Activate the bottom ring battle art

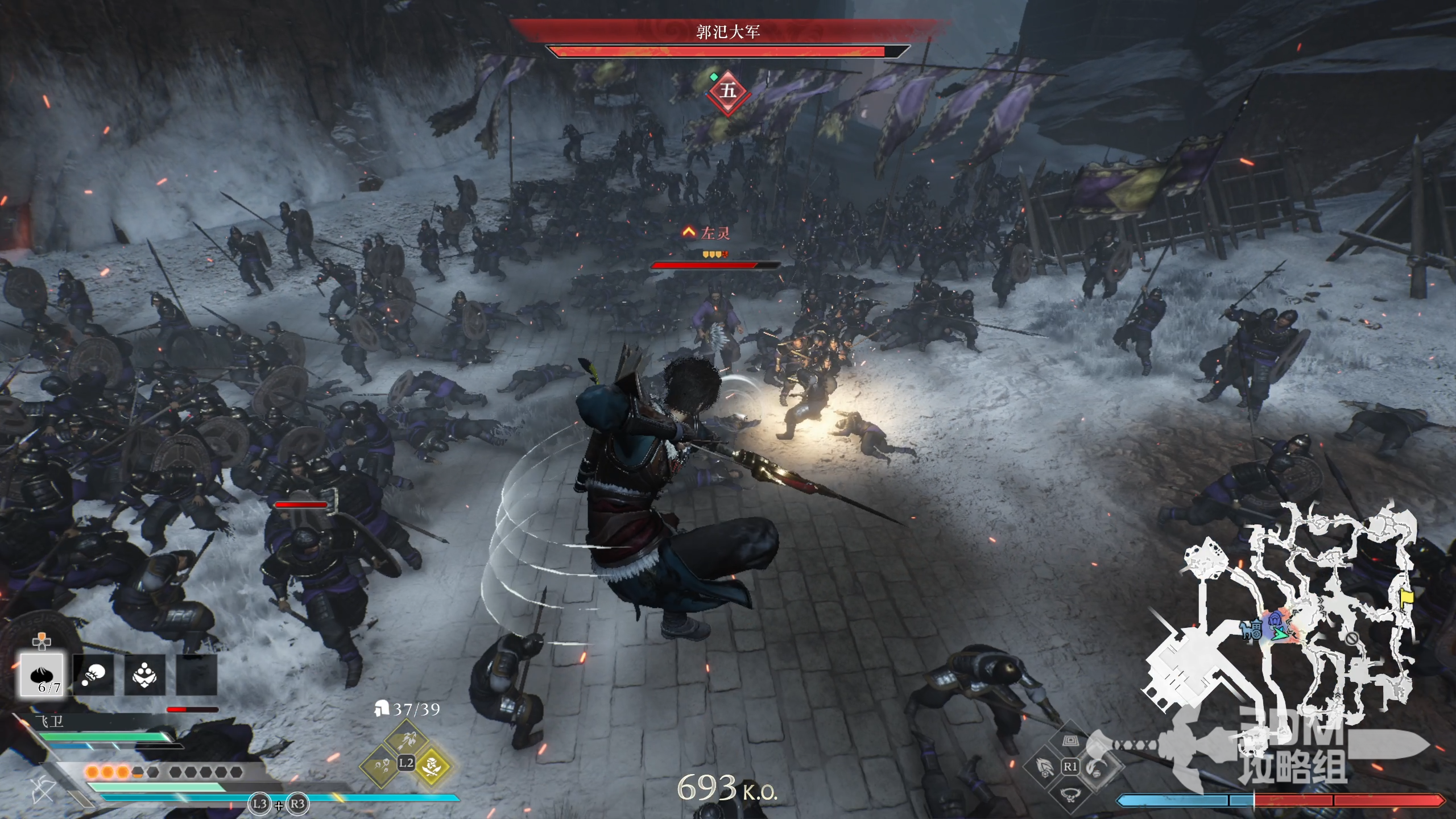[1070, 795]
